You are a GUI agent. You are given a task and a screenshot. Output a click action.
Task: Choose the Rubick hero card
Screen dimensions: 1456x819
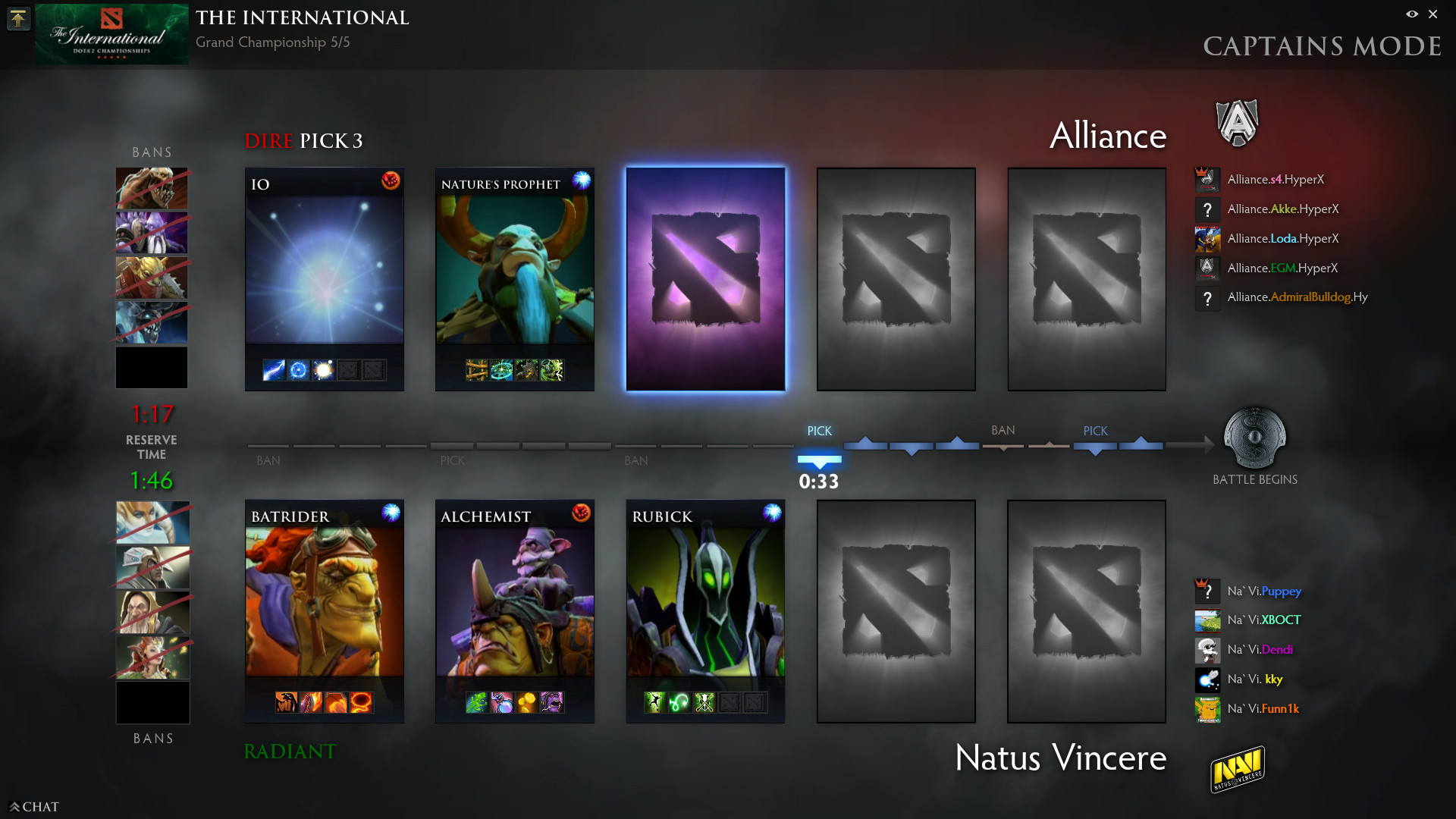coord(705,610)
